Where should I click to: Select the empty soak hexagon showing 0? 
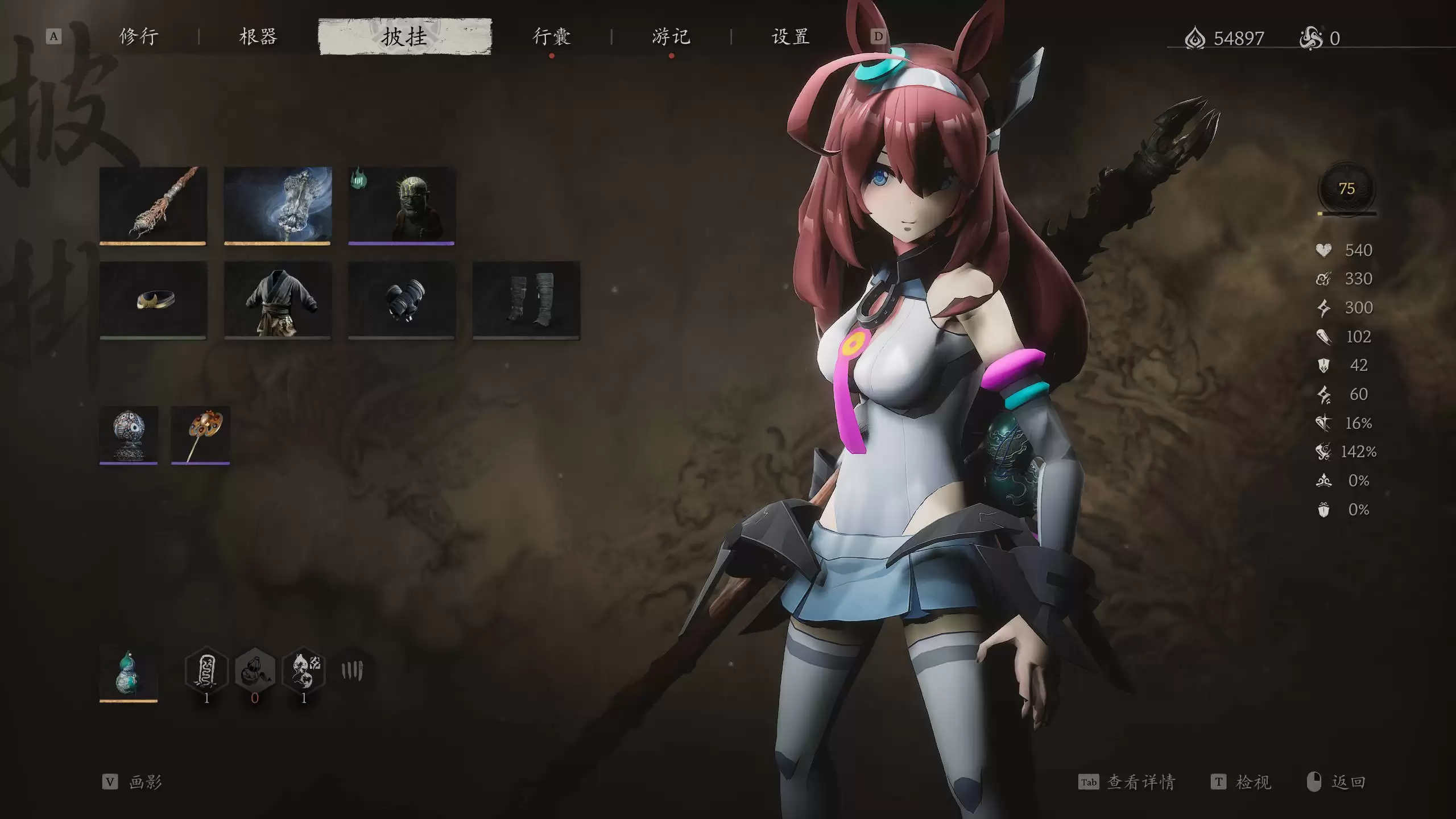254,671
